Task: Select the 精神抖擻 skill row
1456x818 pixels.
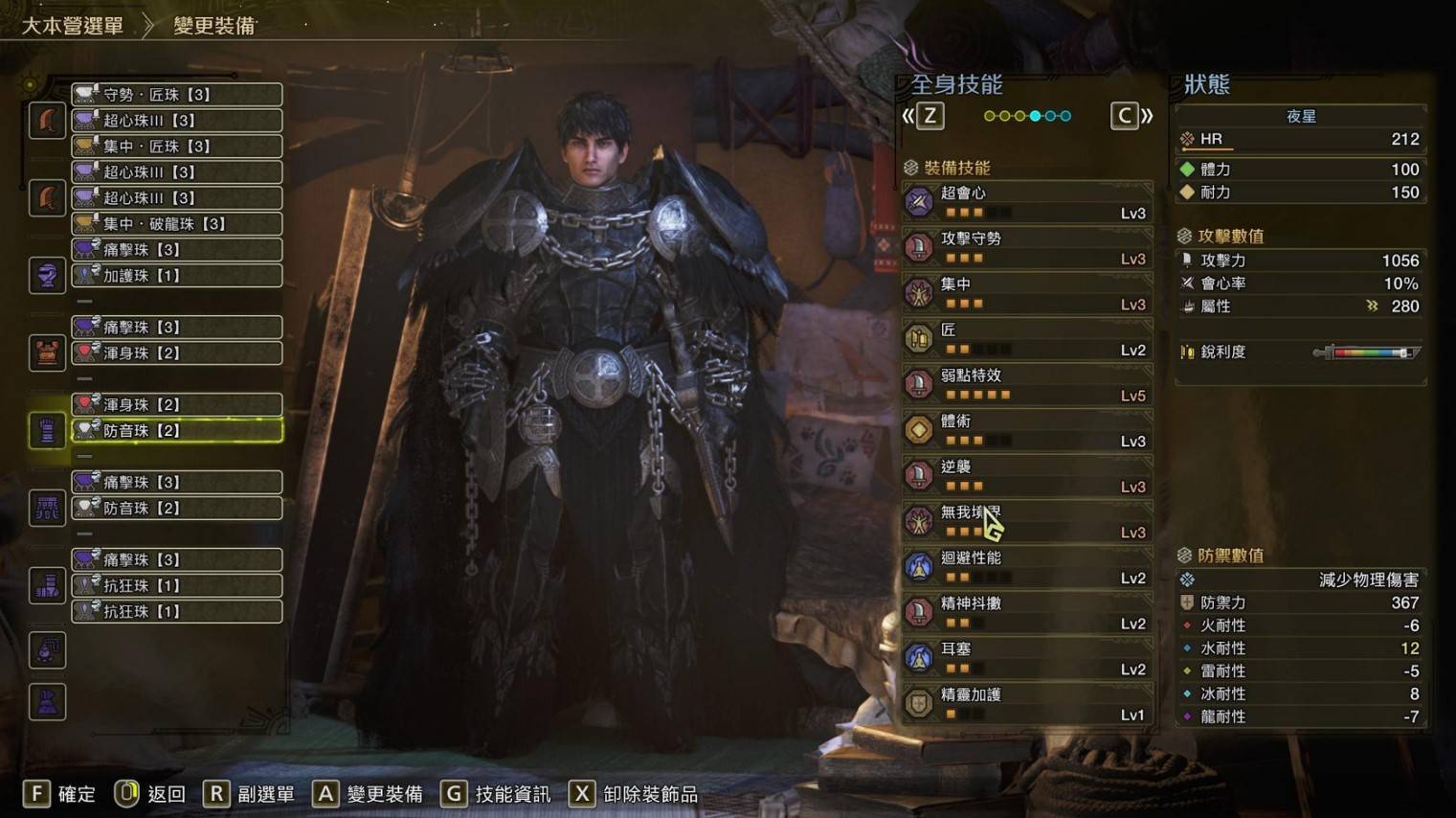Action: point(1027,613)
